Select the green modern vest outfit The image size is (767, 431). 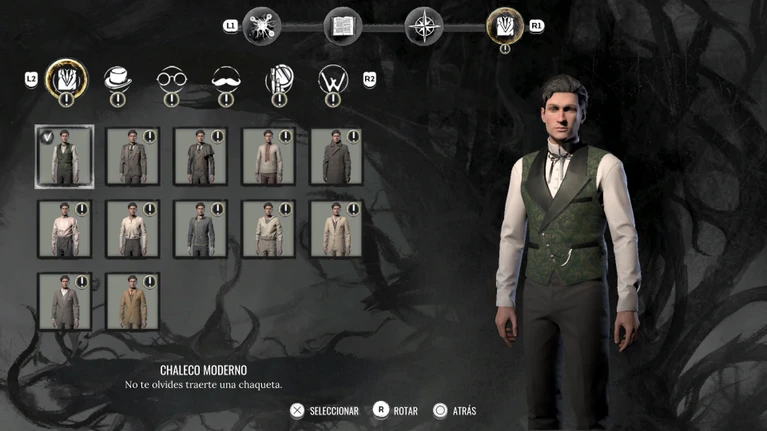(x=65, y=156)
